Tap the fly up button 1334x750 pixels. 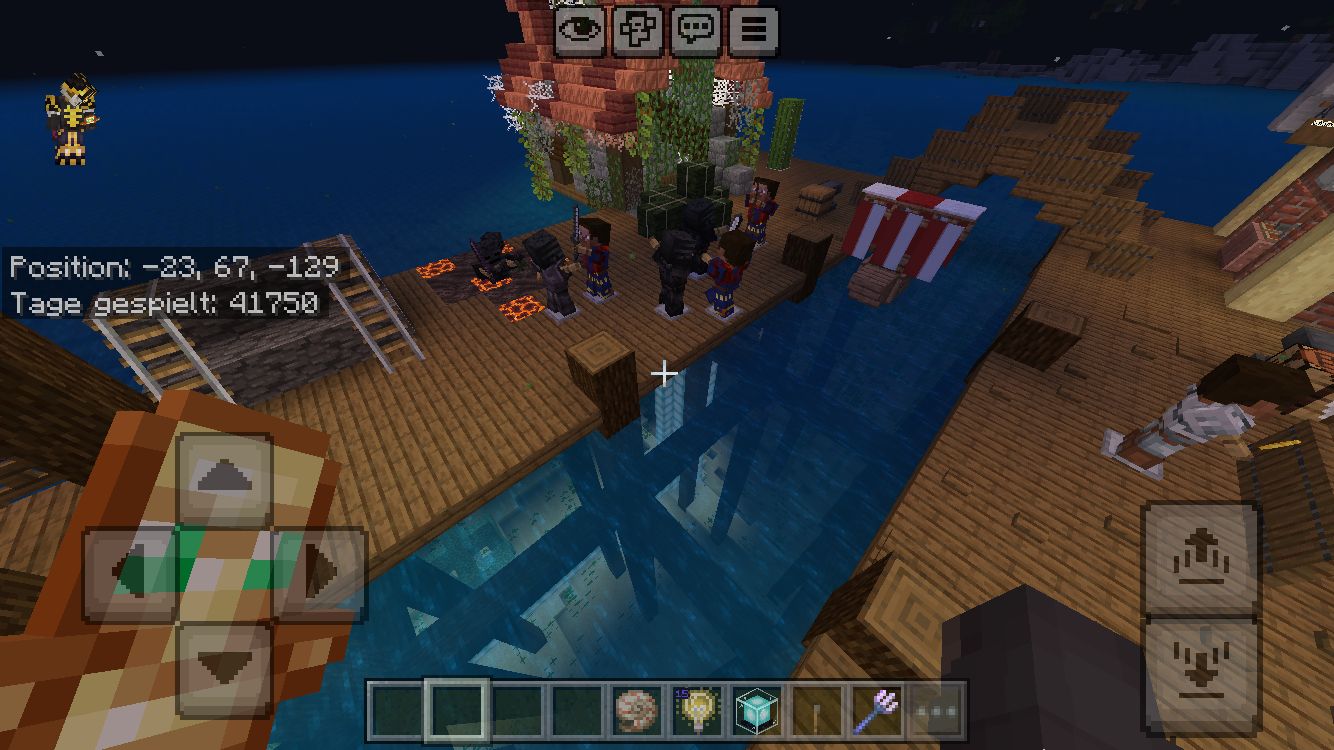point(1200,558)
